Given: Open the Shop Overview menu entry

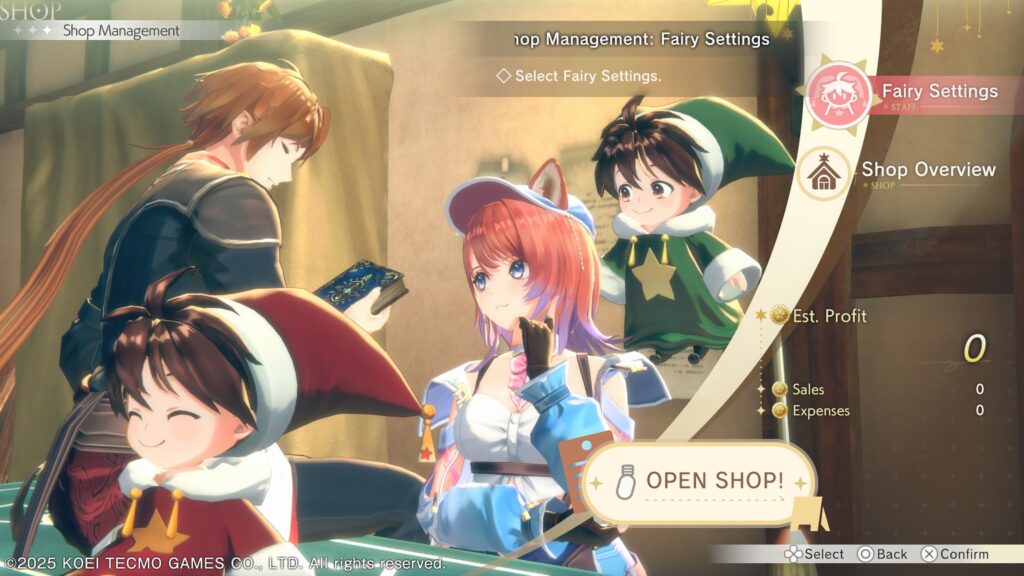Looking at the screenshot, I should coord(928,170).
